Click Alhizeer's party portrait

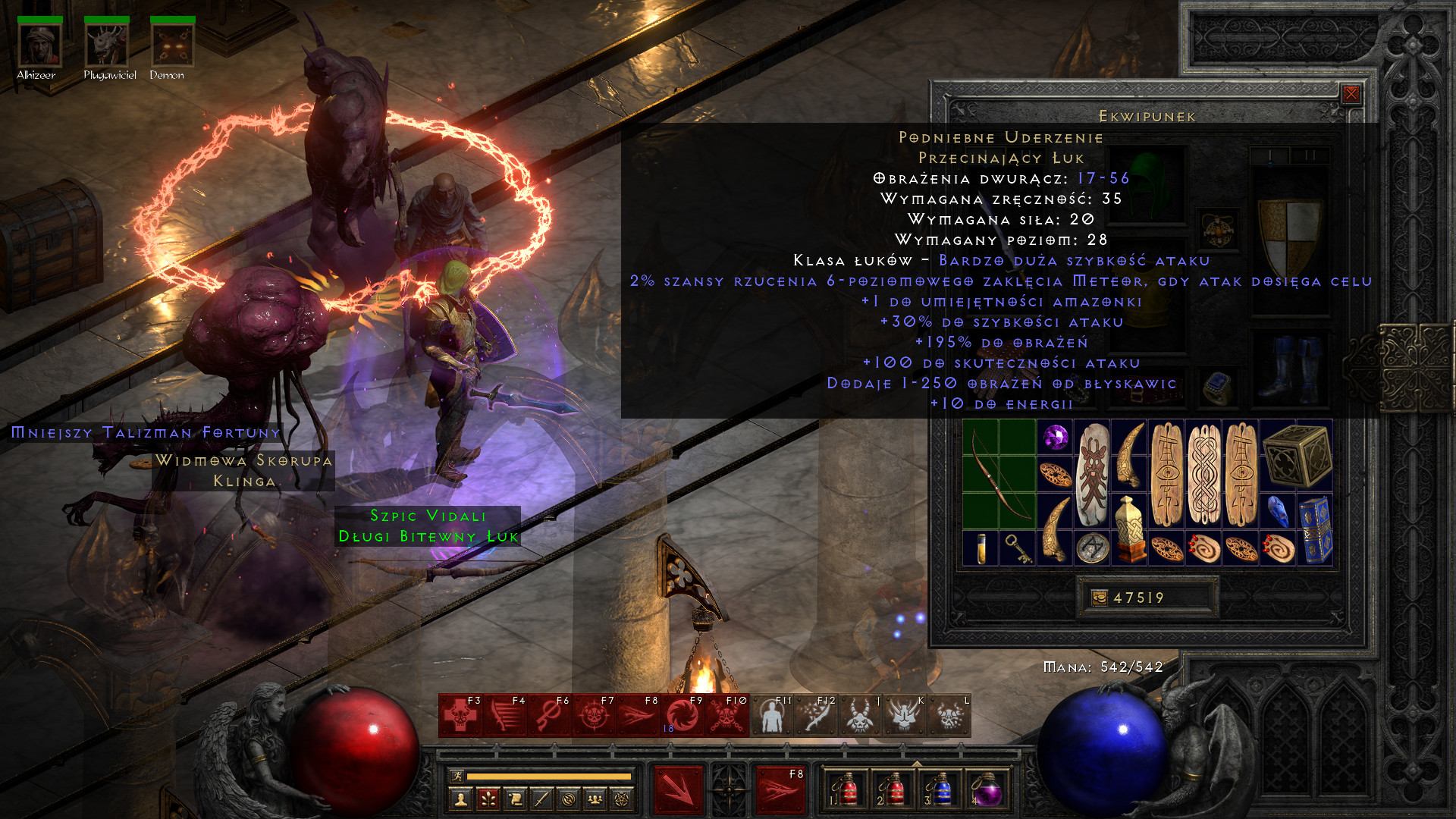[39, 45]
